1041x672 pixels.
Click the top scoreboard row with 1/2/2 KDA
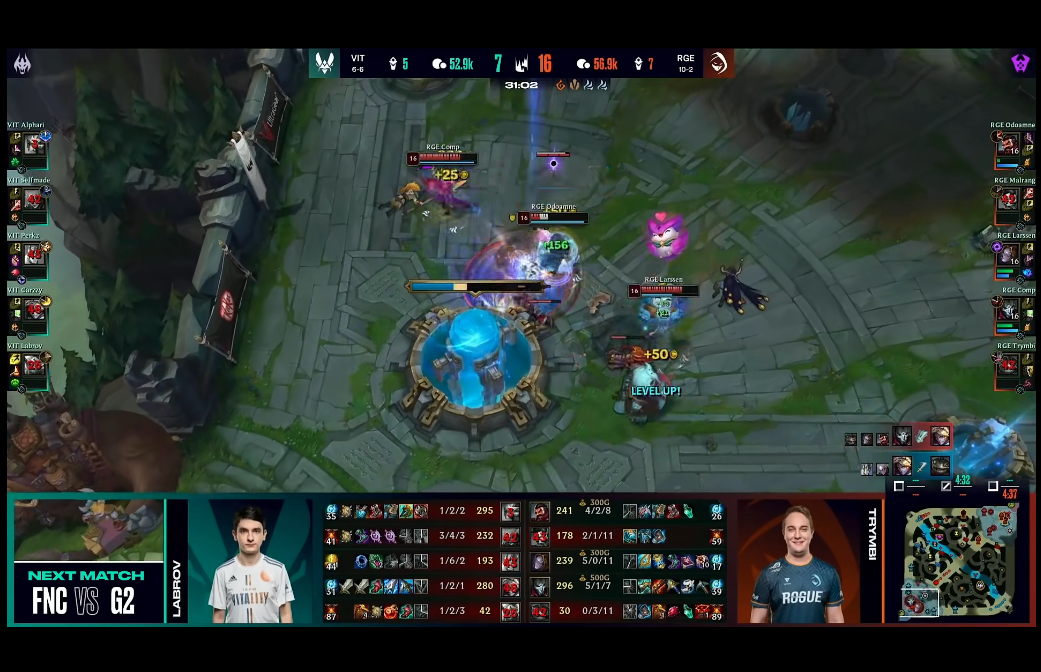pos(420,511)
